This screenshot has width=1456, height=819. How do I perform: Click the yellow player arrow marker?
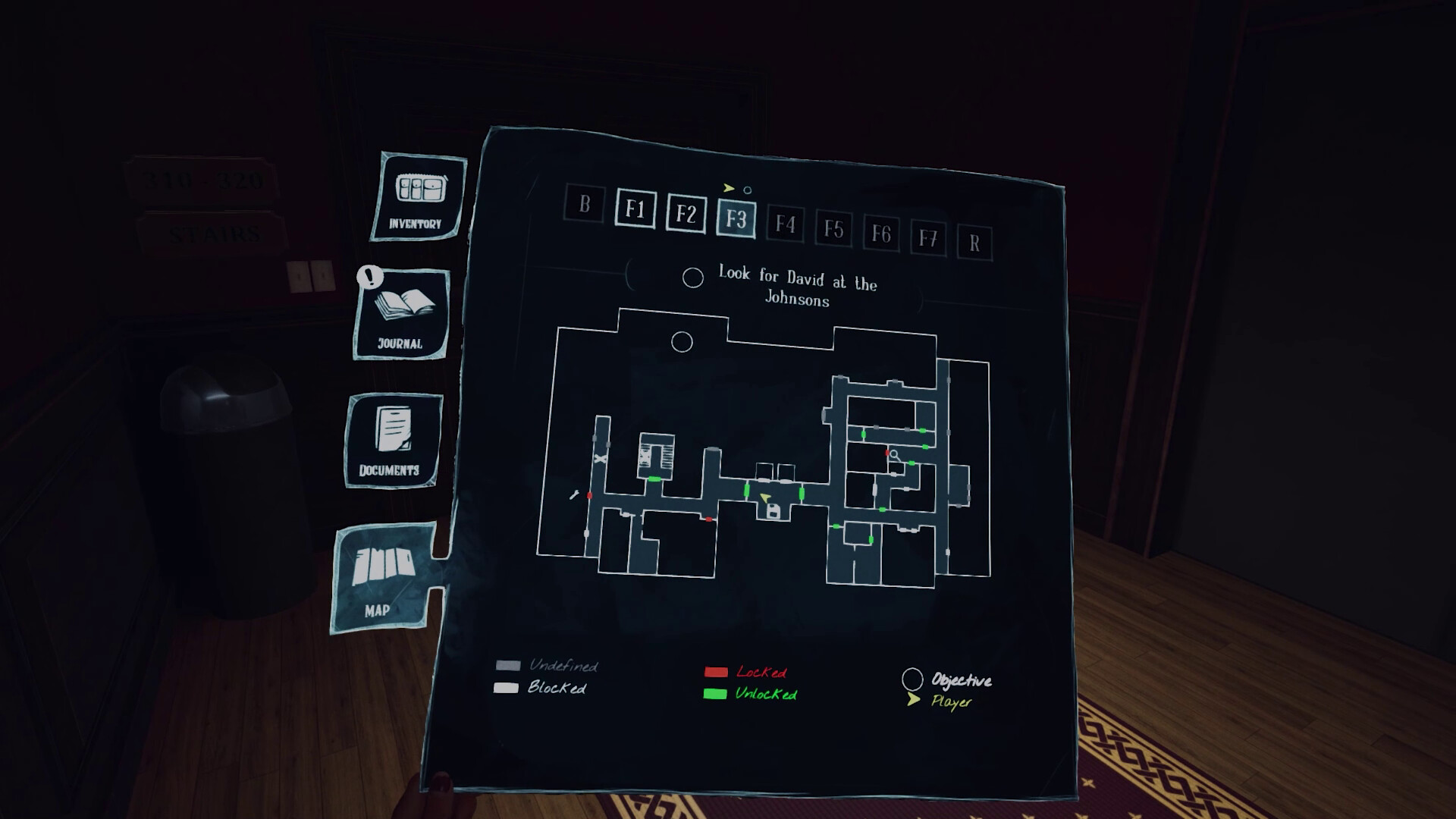[x=764, y=497]
